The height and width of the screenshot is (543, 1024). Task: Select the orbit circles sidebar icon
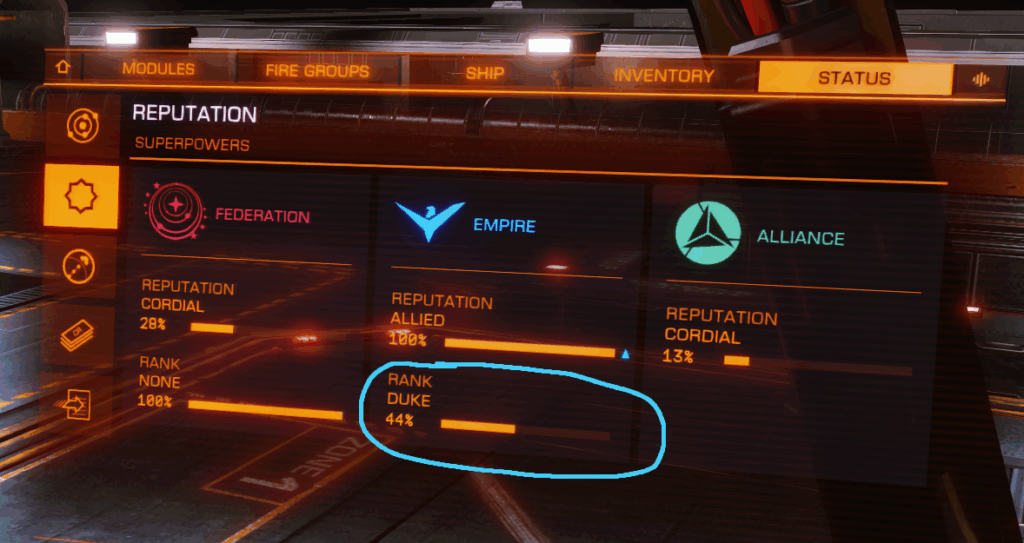81,128
